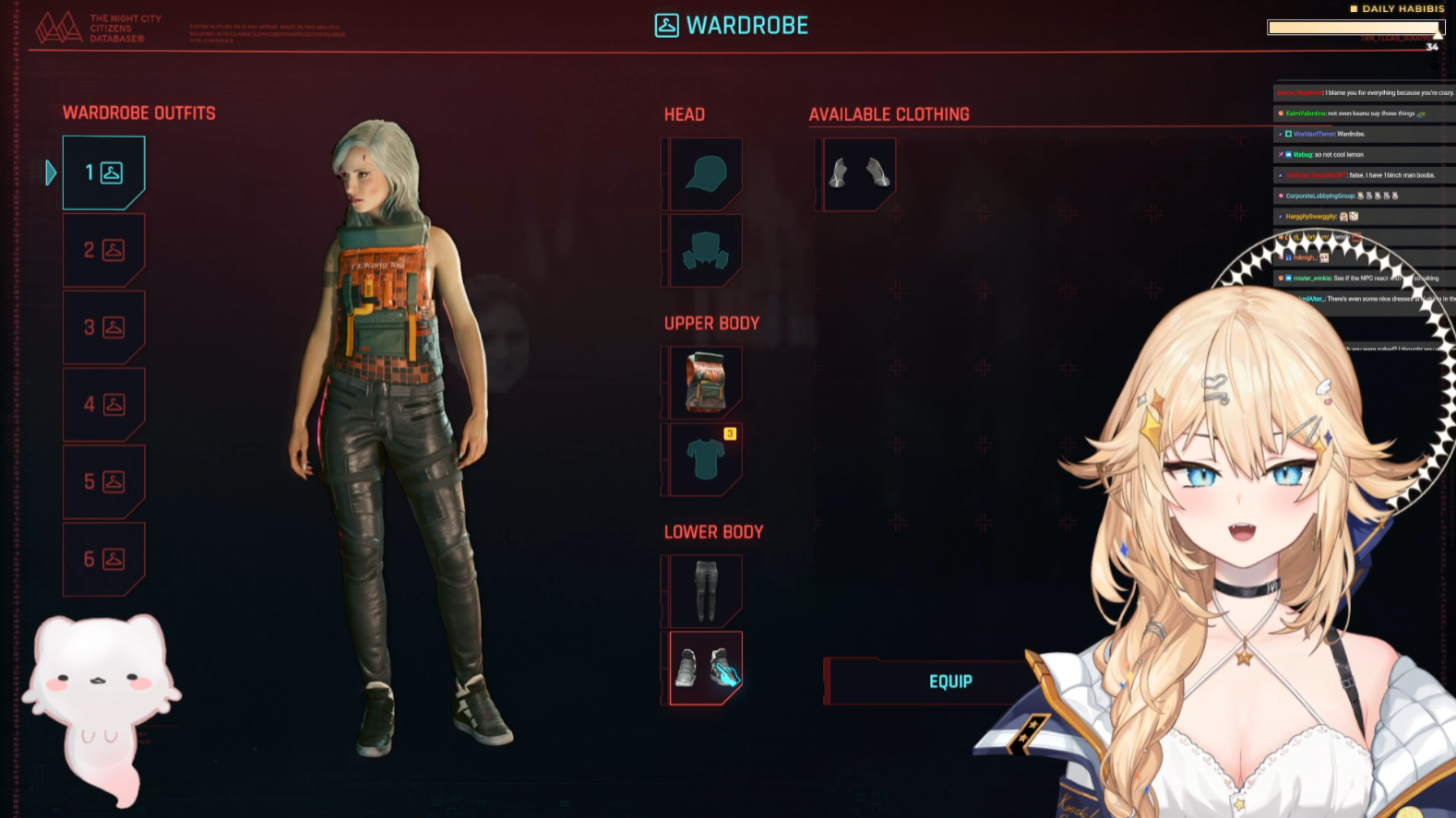
Task: Choose the orange vest outer torso slot
Action: [705, 382]
